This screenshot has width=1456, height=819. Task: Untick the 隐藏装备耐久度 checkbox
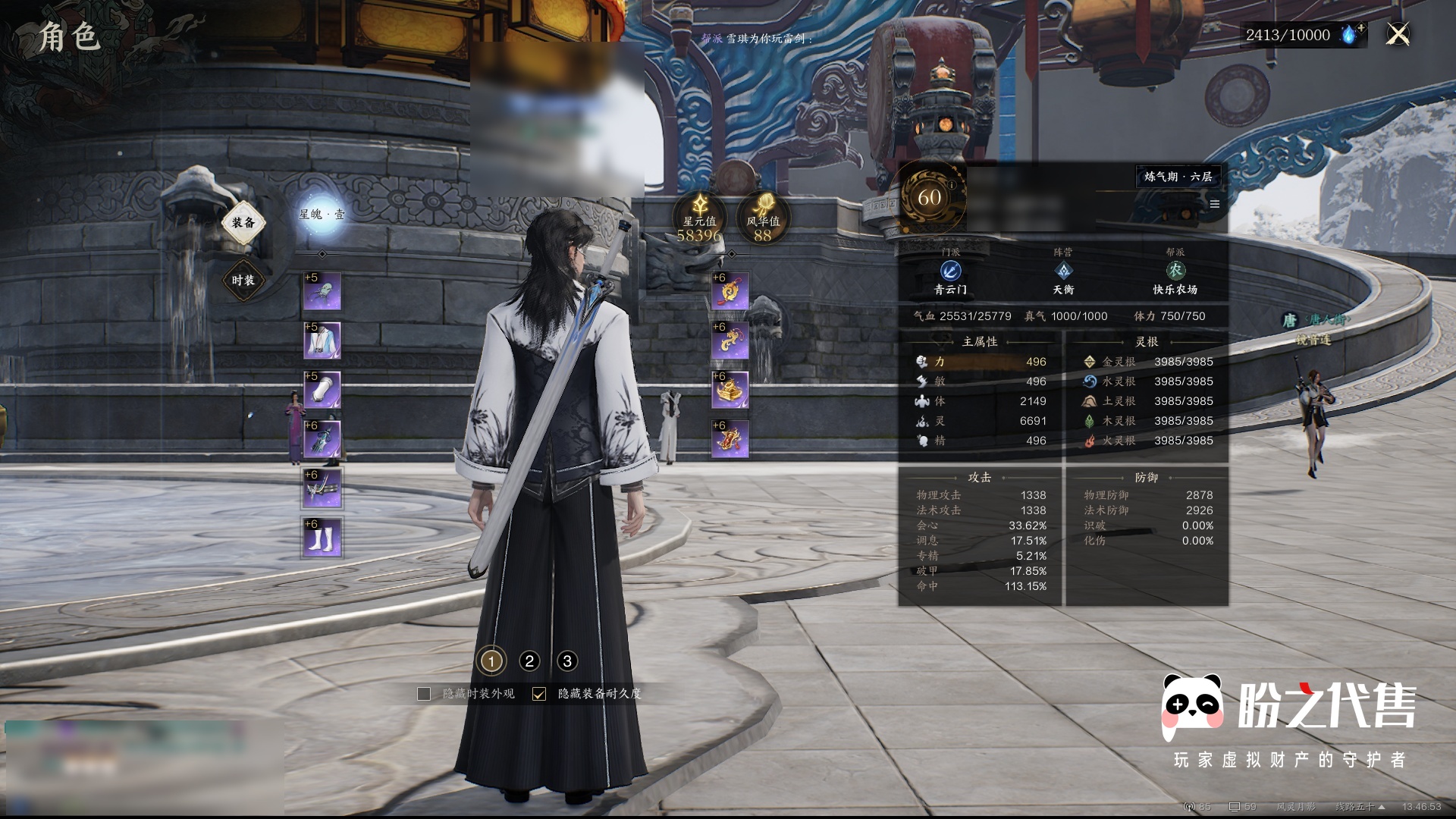539,694
